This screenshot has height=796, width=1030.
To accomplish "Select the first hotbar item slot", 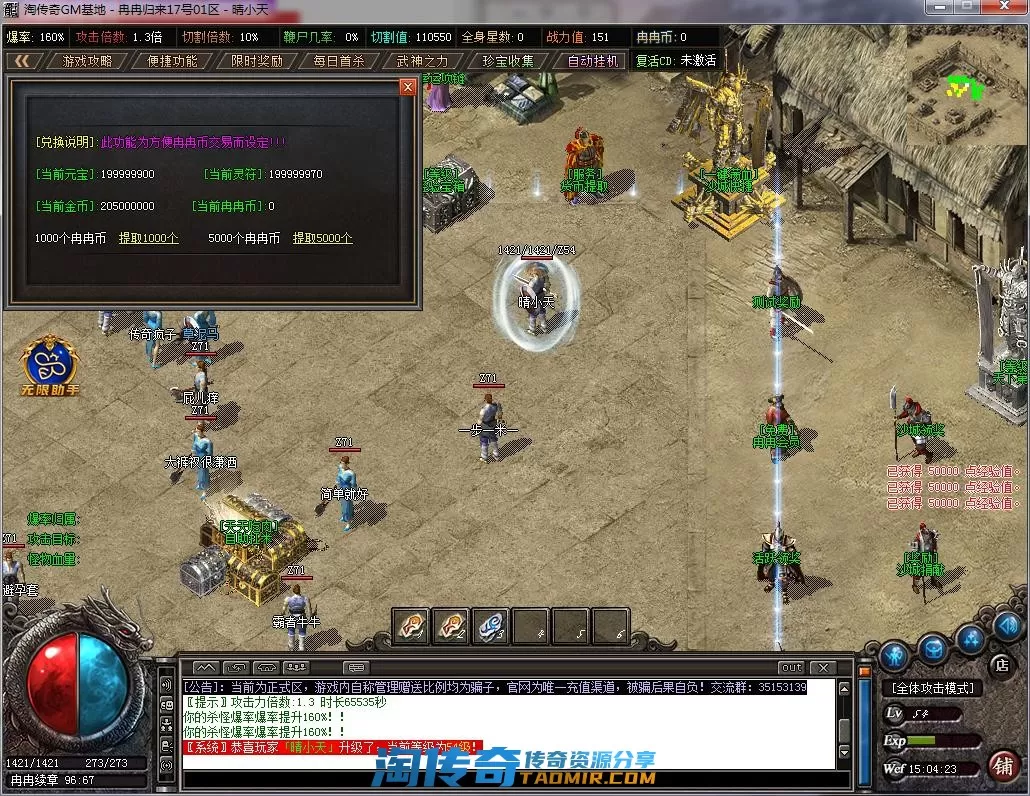I will click(411, 626).
